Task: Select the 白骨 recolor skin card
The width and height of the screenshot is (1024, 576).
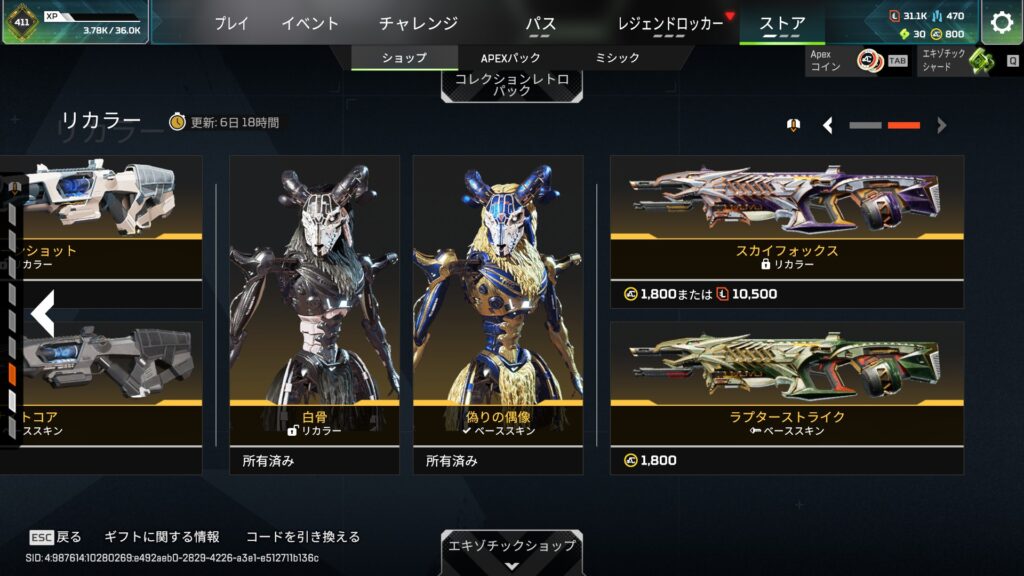Action: pyautogui.click(x=314, y=300)
